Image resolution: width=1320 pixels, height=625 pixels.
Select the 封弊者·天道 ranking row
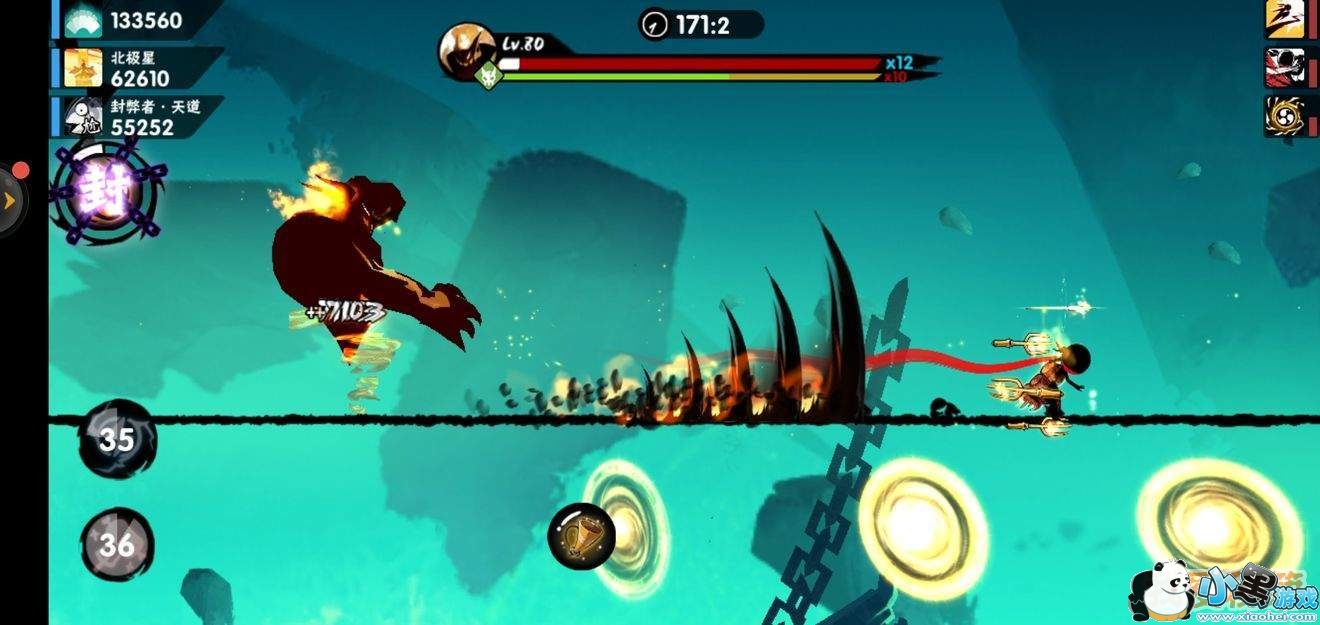pos(138,117)
